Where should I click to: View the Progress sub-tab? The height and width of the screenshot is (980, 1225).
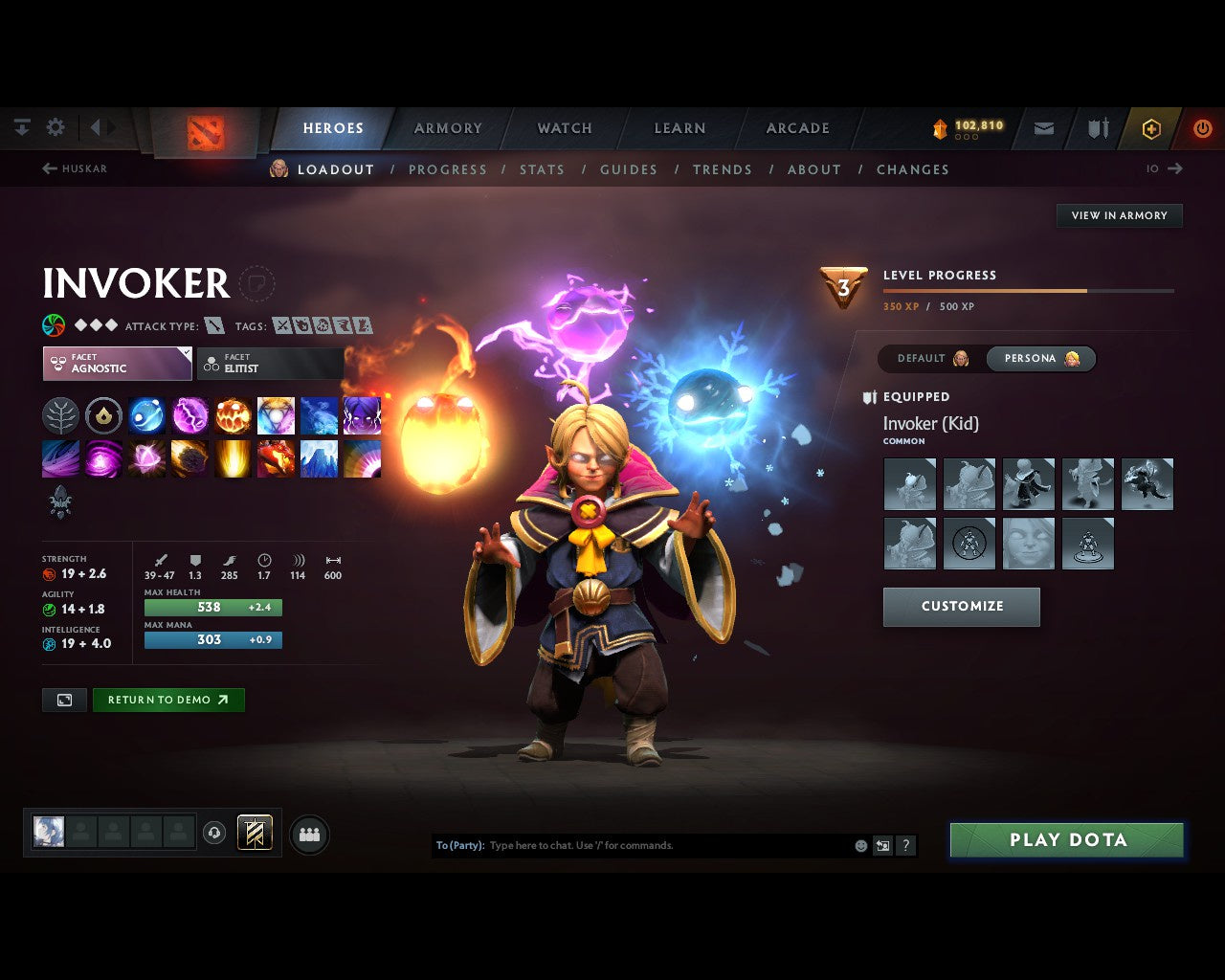[x=448, y=169]
